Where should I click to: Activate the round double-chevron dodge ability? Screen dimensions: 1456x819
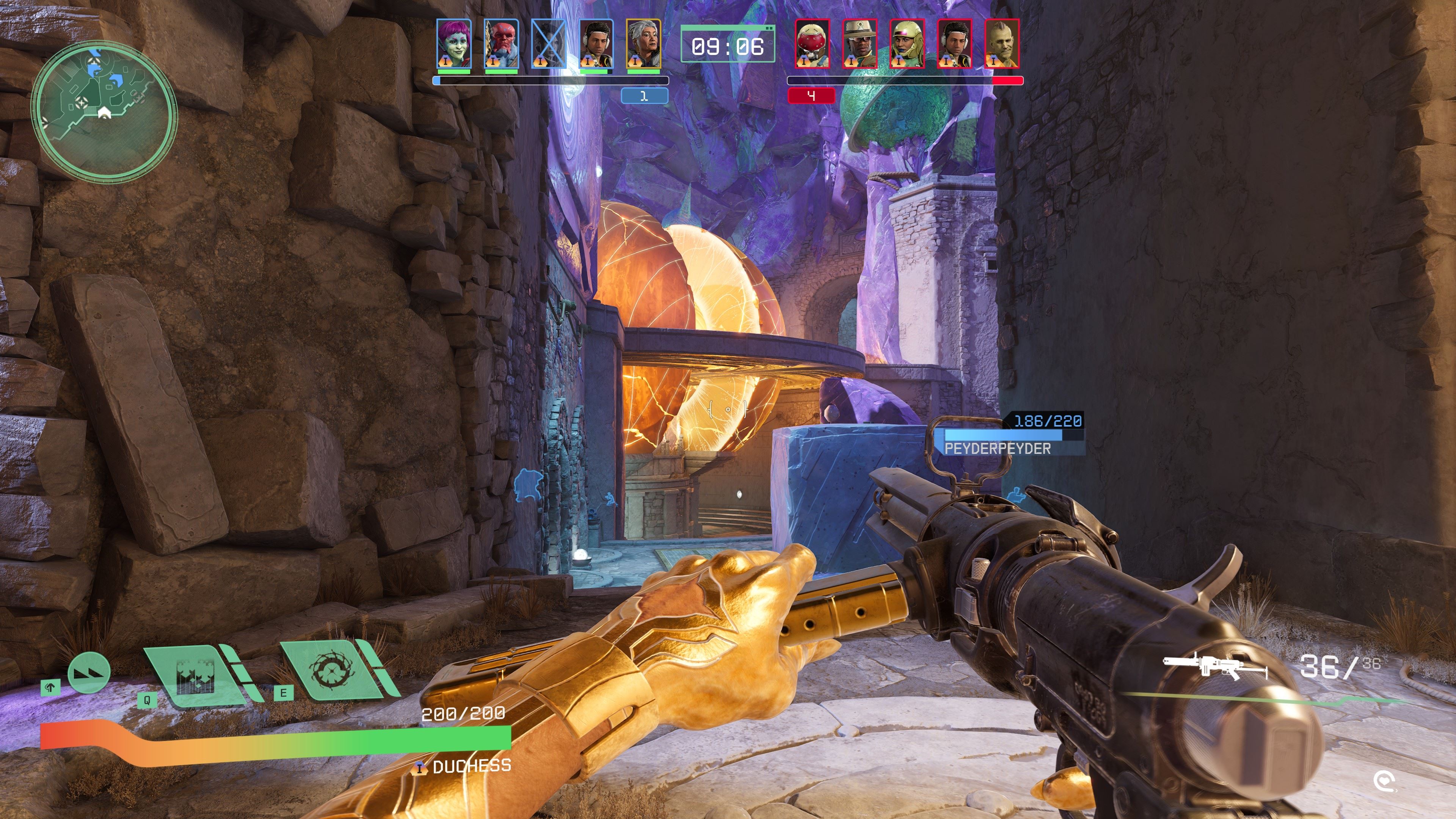89,673
